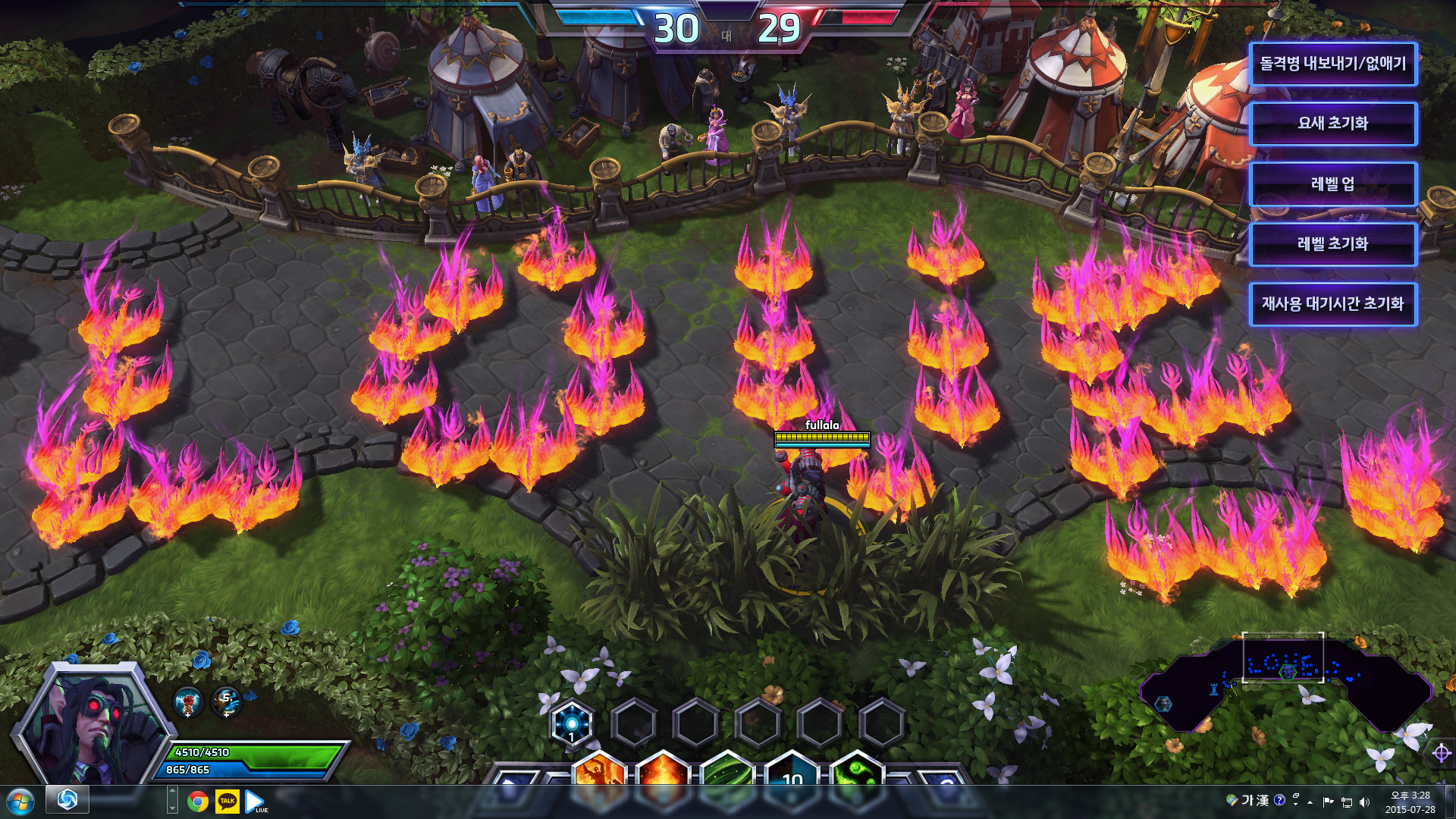This screenshot has height=819, width=1456.
Task: Activate the 레벨 초기화 button
Action: (x=1332, y=243)
